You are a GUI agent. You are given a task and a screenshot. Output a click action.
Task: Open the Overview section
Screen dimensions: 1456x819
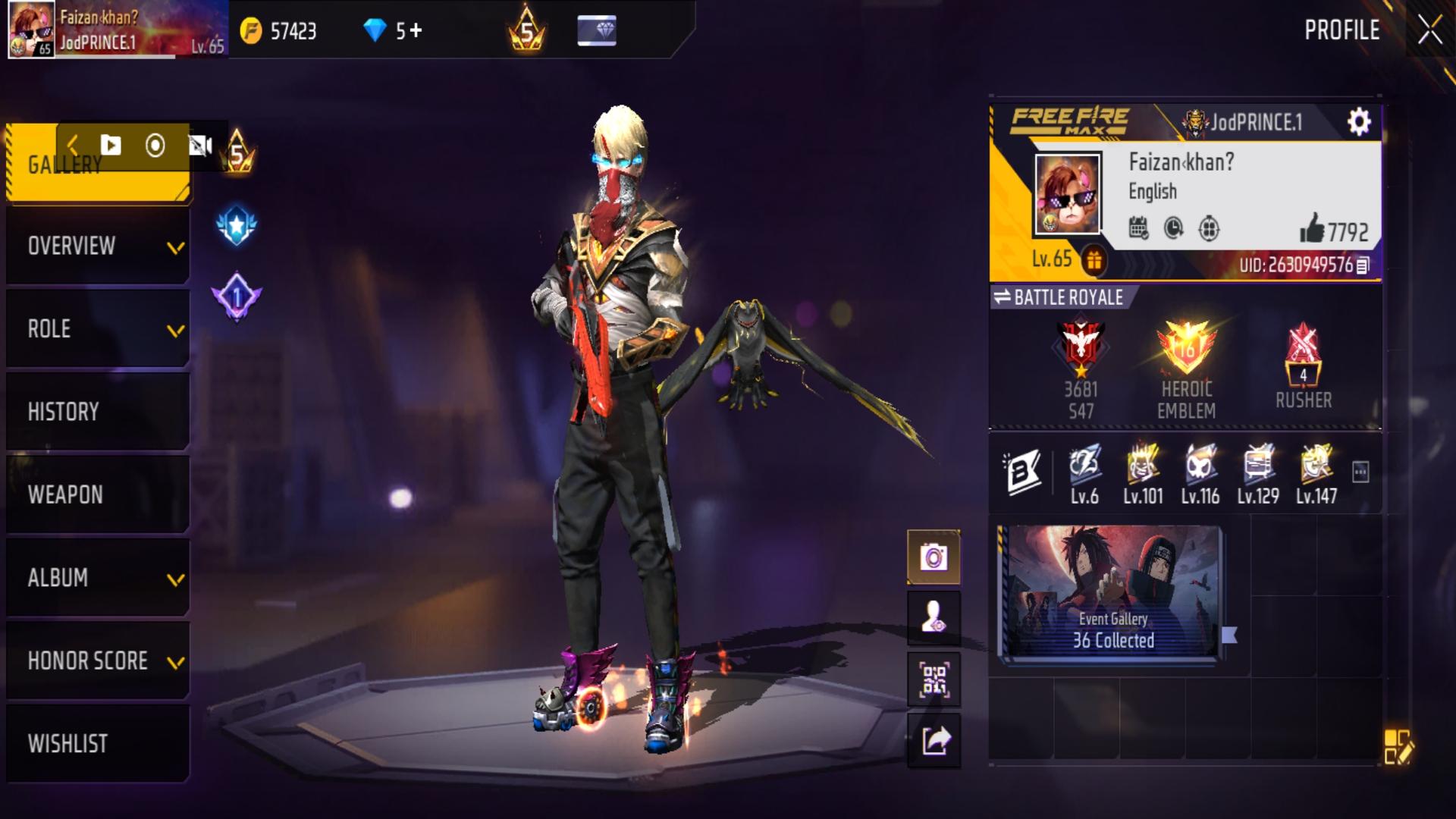[x=98, y=246]
